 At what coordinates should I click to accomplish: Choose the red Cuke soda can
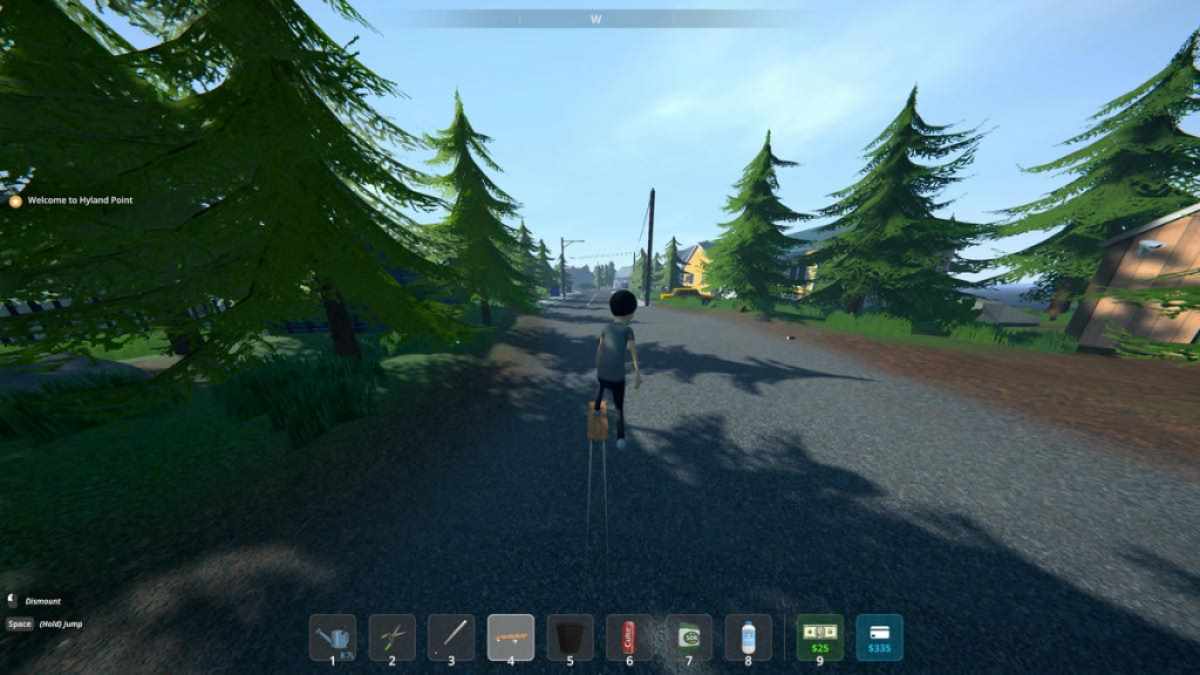click(x=629, y=637)
